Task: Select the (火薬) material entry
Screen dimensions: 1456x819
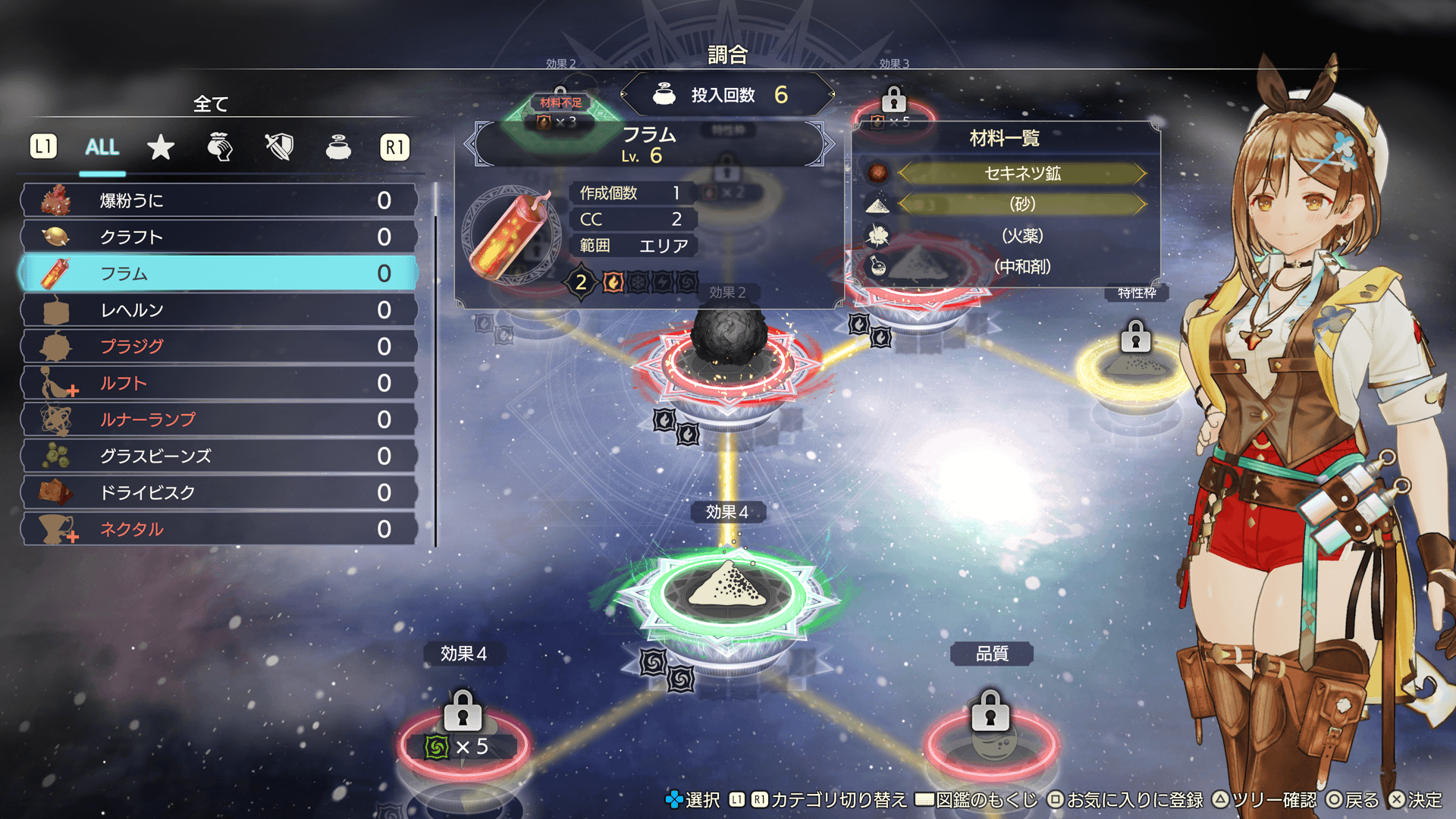Action: 1021,236
